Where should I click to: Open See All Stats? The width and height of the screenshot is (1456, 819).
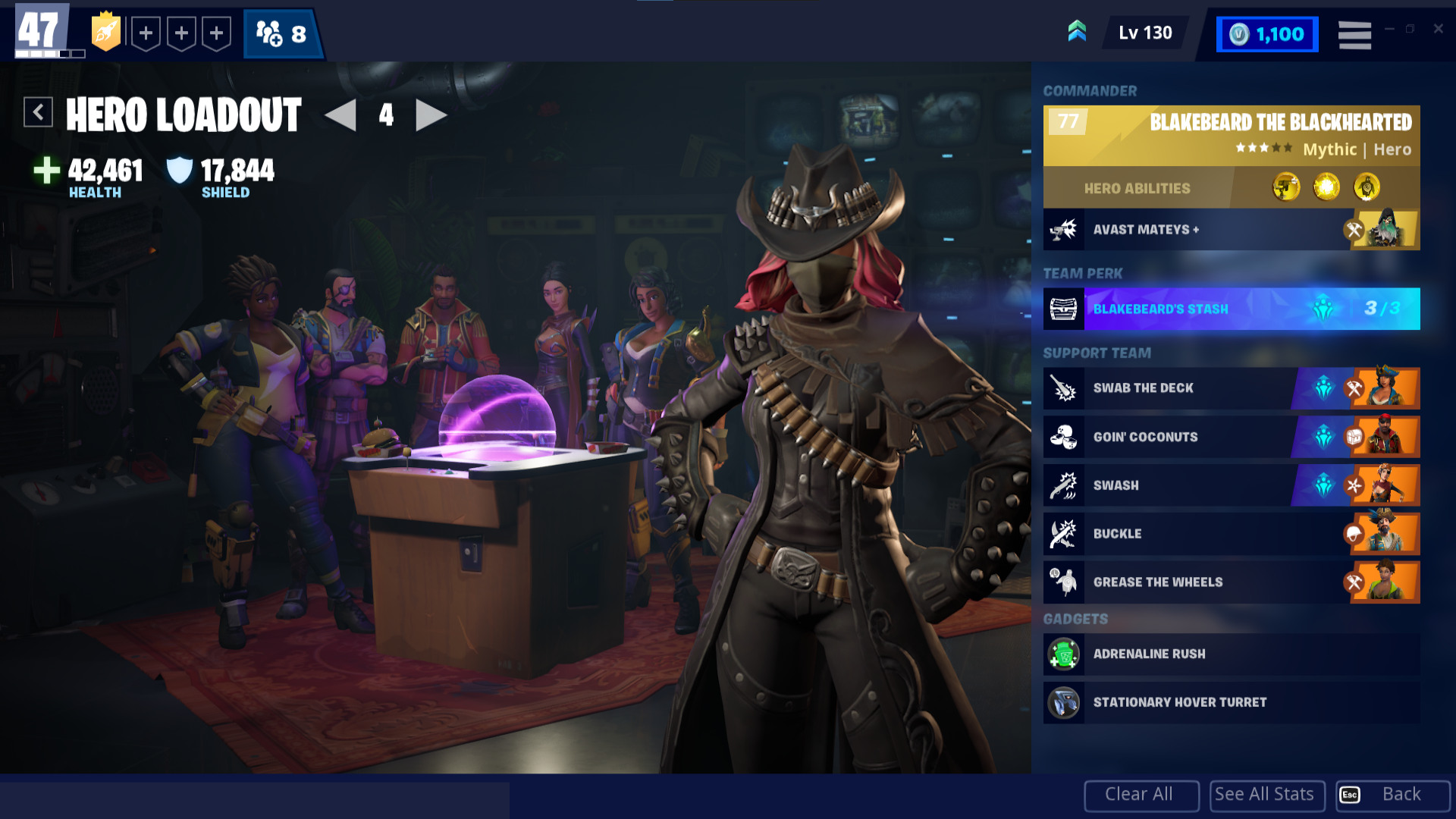1266,795
